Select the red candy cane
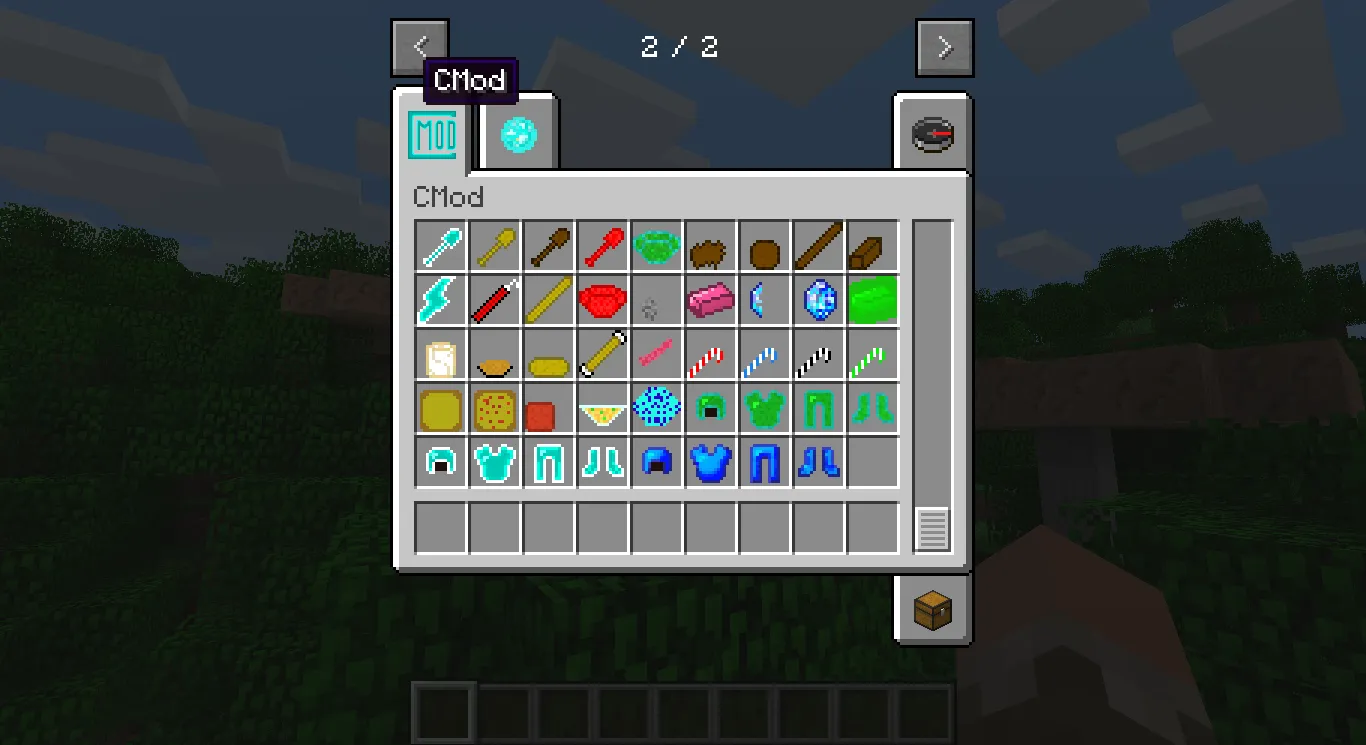1366x745 pixels. [x=710, y=354]
